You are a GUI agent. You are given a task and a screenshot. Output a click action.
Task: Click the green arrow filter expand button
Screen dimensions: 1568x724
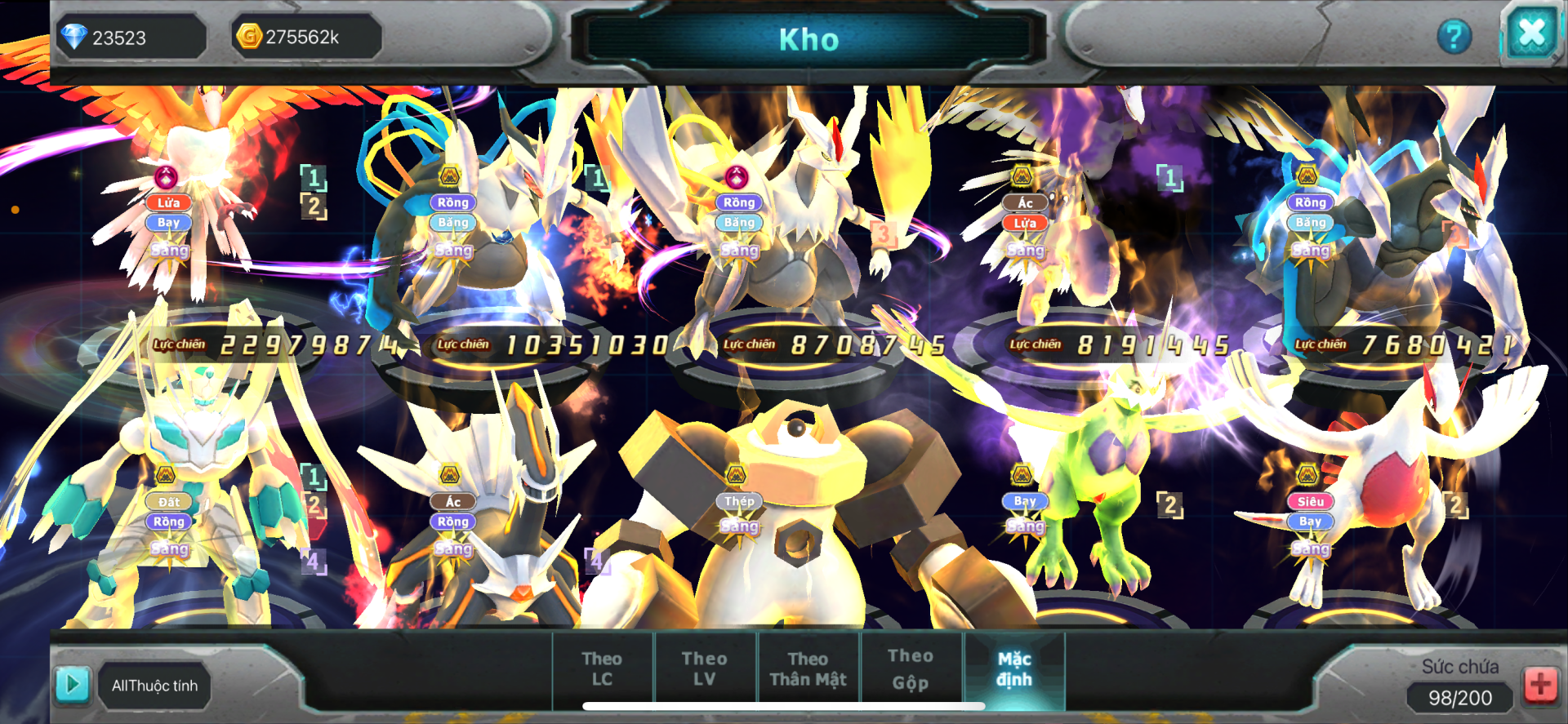72,684
